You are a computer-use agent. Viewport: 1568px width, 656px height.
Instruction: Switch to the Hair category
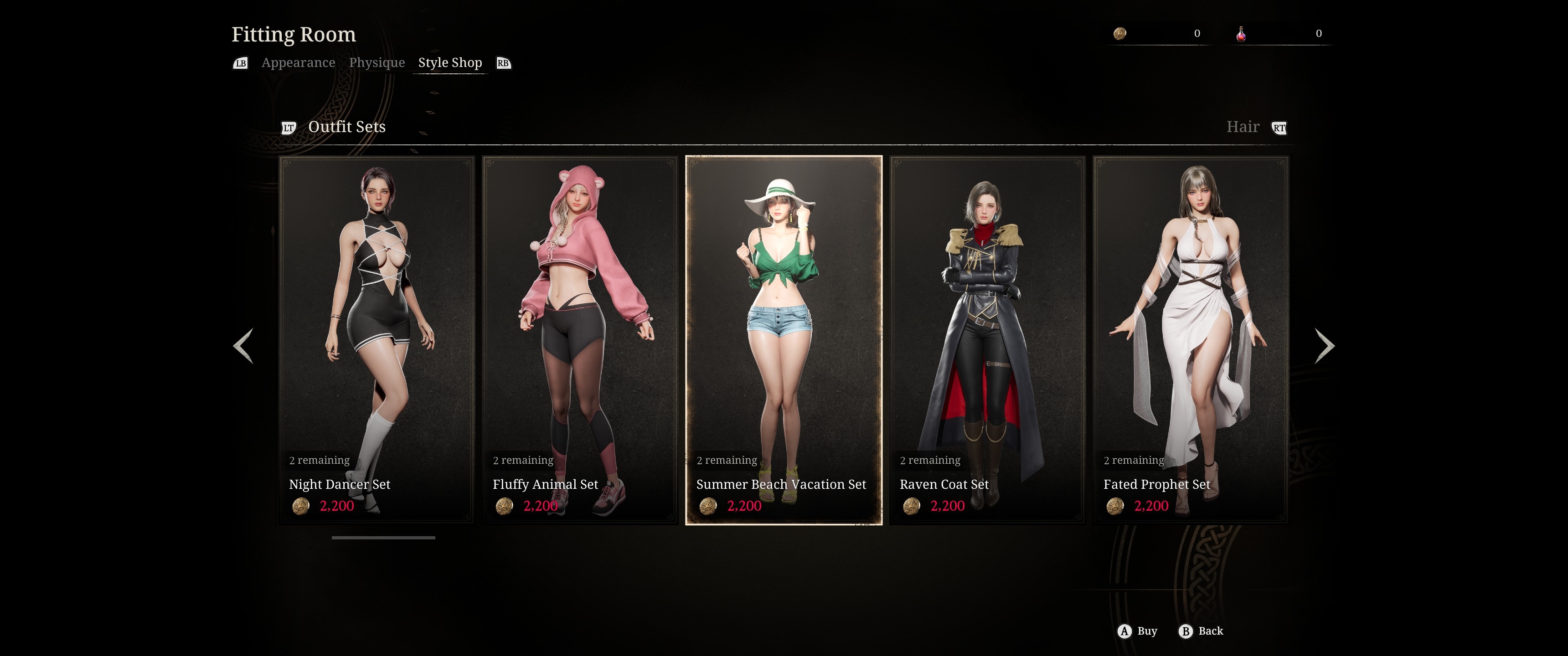tap(1243, 127)
